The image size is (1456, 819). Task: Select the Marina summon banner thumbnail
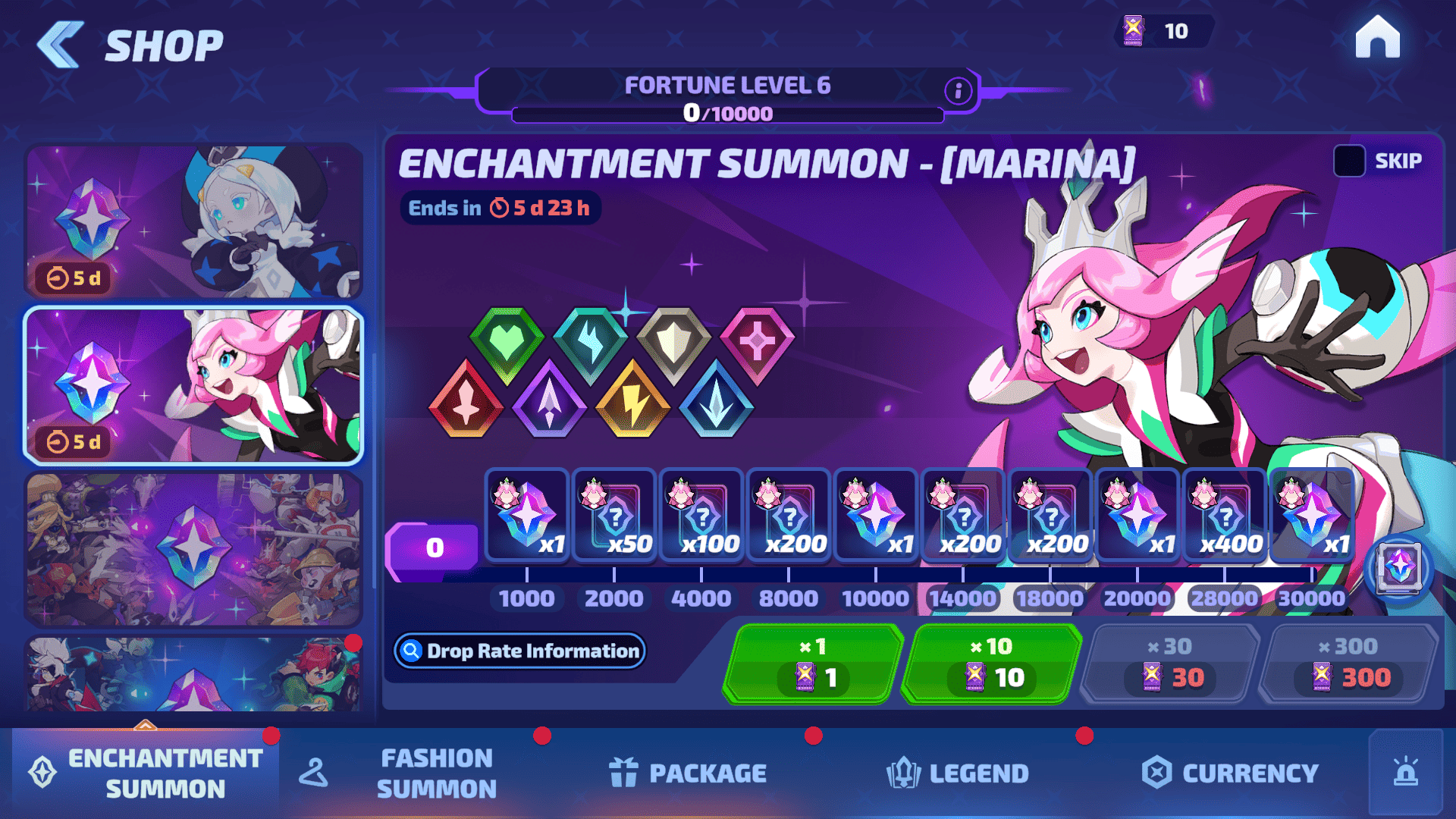[193, 385]
